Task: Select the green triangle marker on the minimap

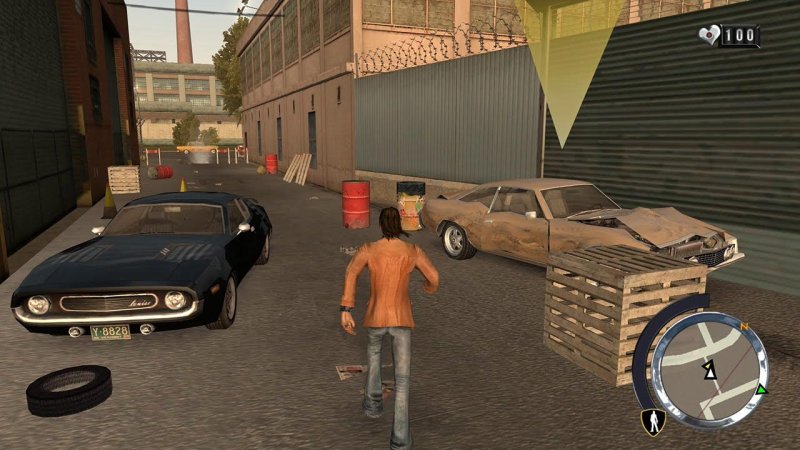Action: pos(762,389)
